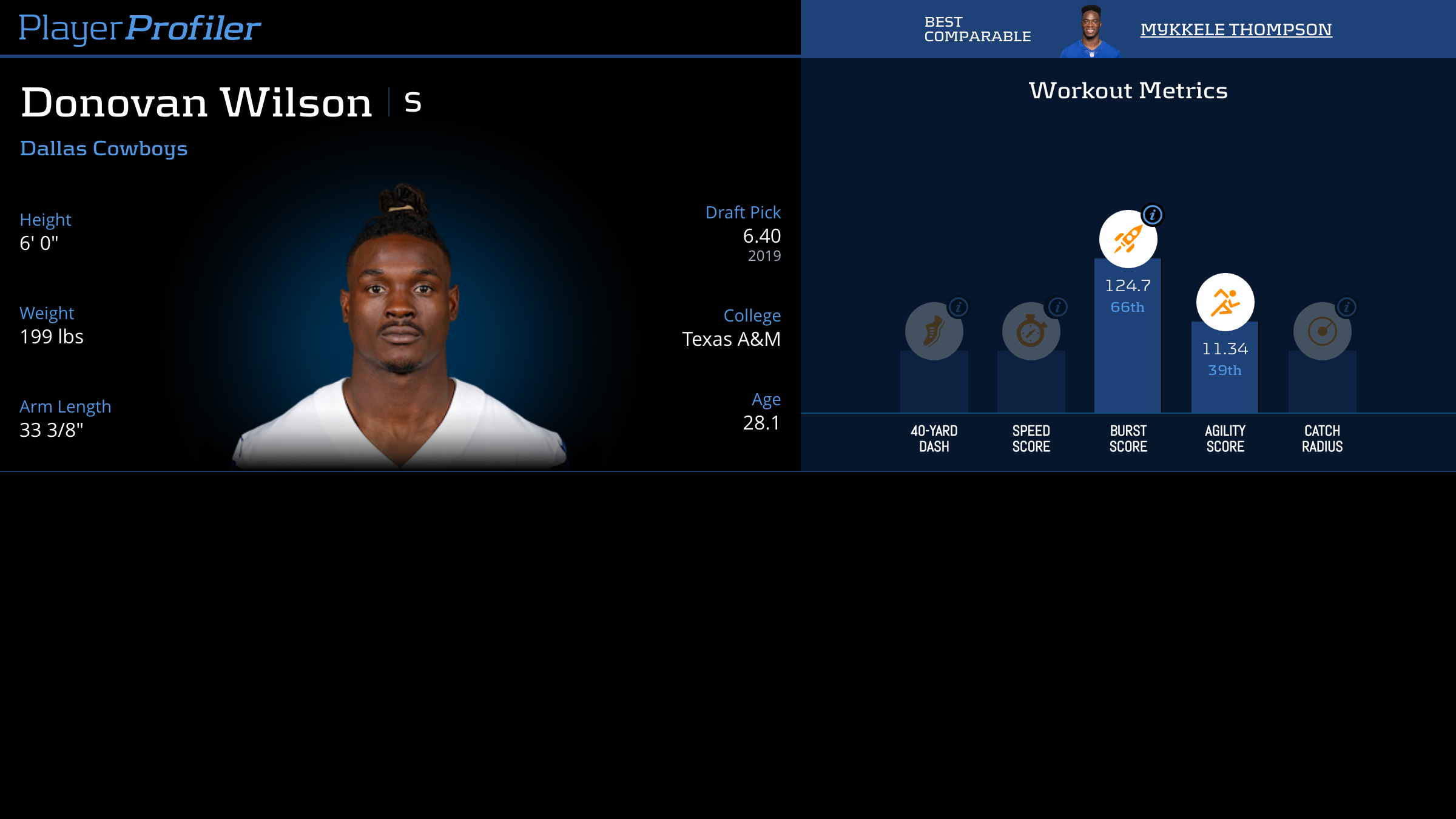1456x819 pixels.
Task: Click the 40-Yard Dash shoe icon
Action: 933,332
